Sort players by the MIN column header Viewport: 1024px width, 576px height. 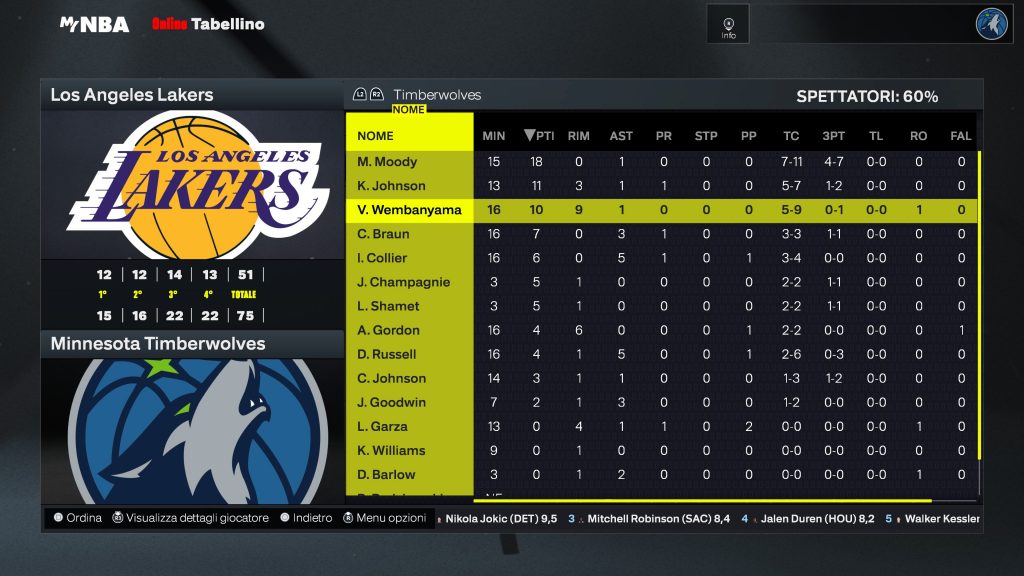point(494,136)
